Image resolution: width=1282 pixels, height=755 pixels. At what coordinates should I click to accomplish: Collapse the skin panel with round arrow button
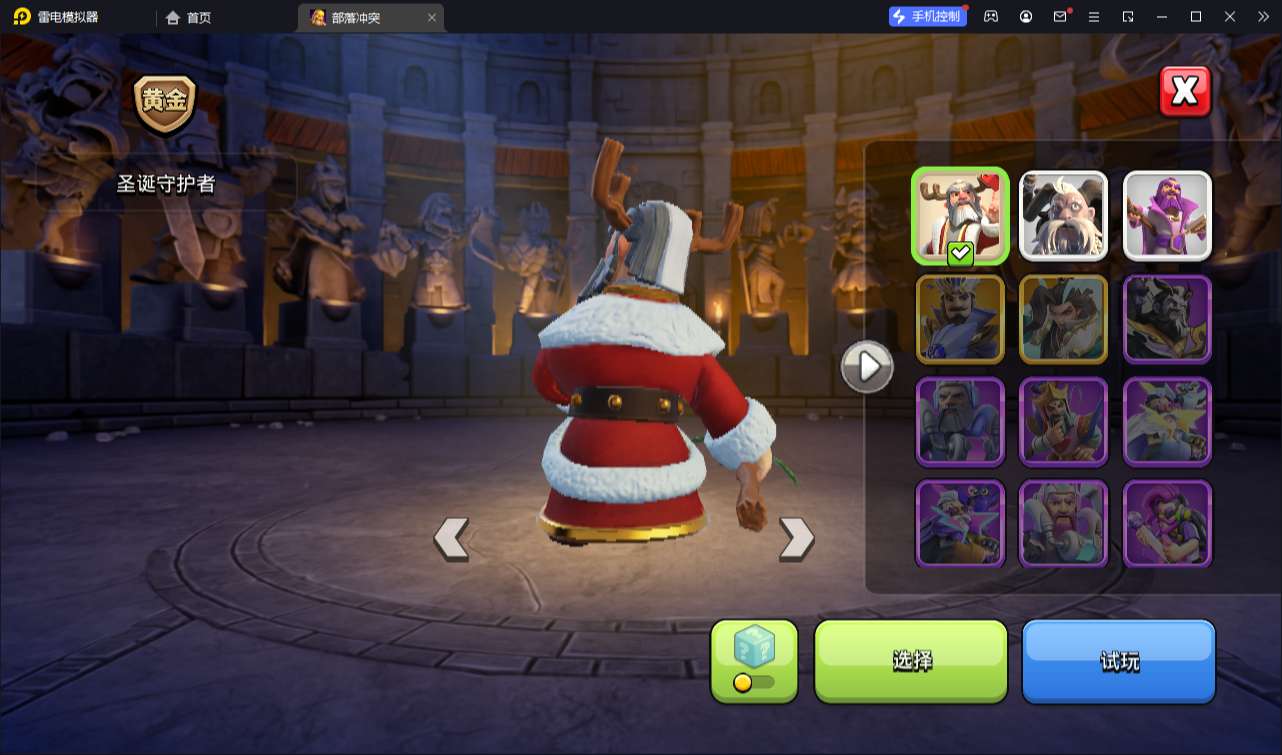click(x=867, y=367)
